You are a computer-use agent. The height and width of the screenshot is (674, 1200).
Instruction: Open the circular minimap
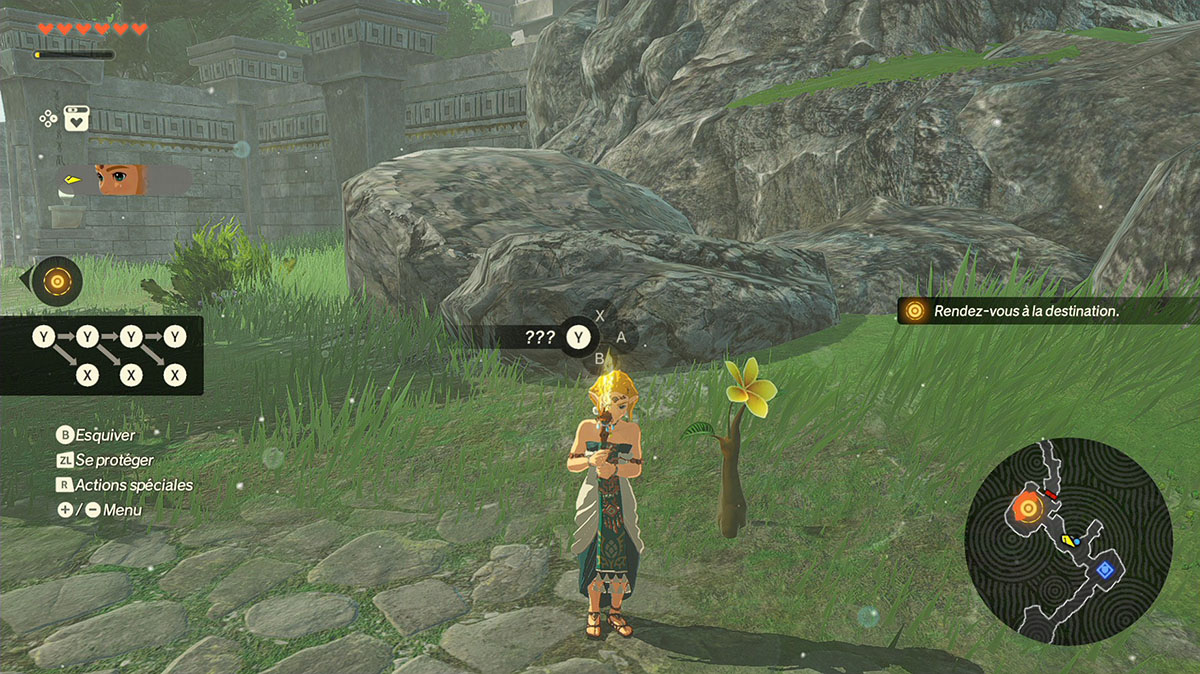pos(1068,540)
